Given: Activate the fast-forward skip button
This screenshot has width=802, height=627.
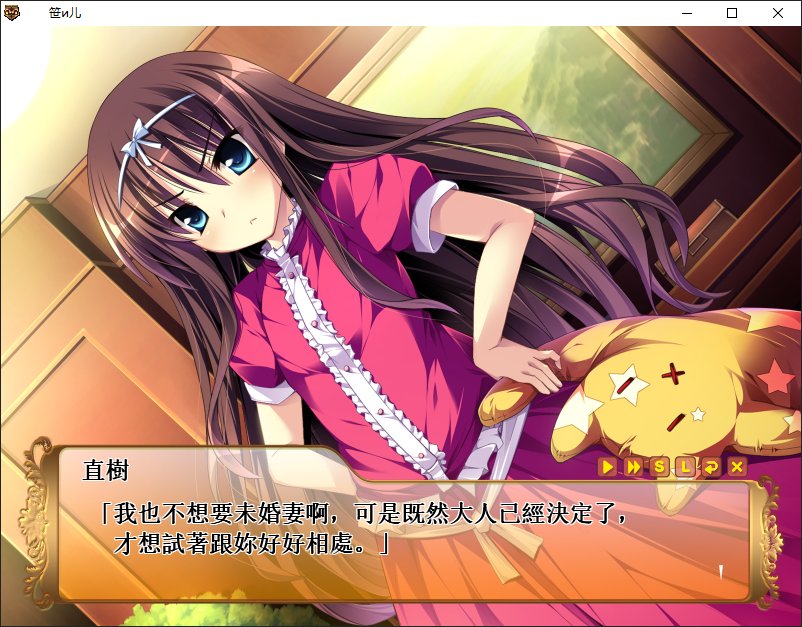Looking at the screenshot, I should click(633, 467).
